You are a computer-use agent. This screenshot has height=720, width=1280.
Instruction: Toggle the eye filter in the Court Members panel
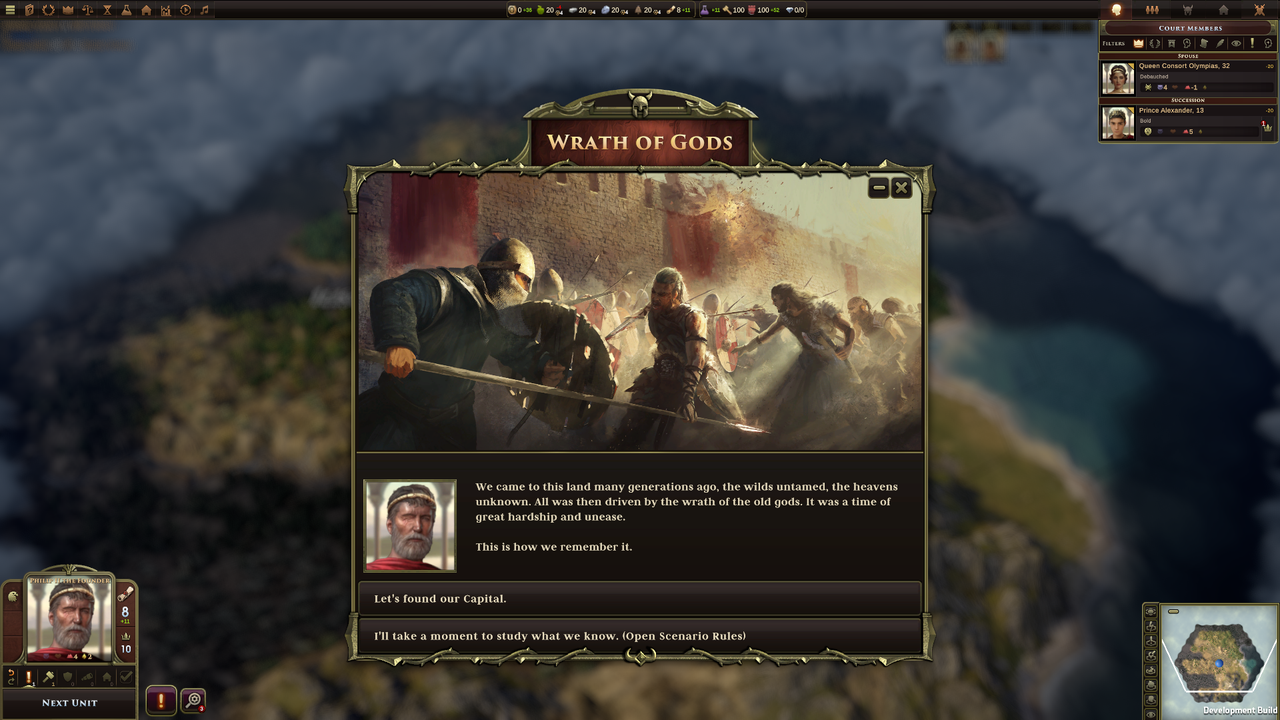1236,43
